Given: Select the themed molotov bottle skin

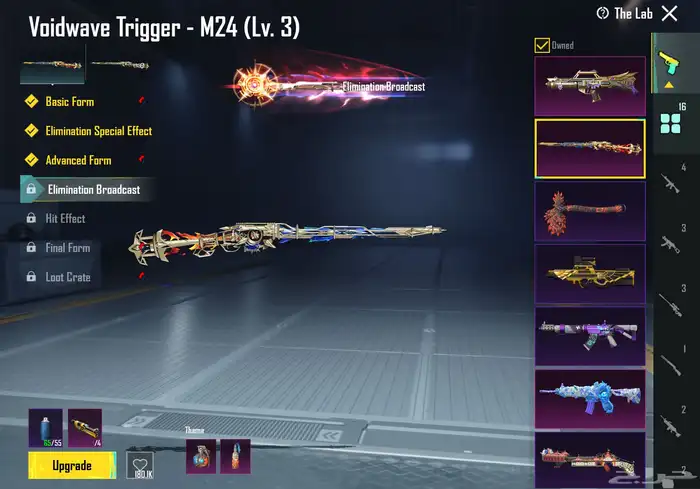Looking at the screenshot, I should pos(236,455).
